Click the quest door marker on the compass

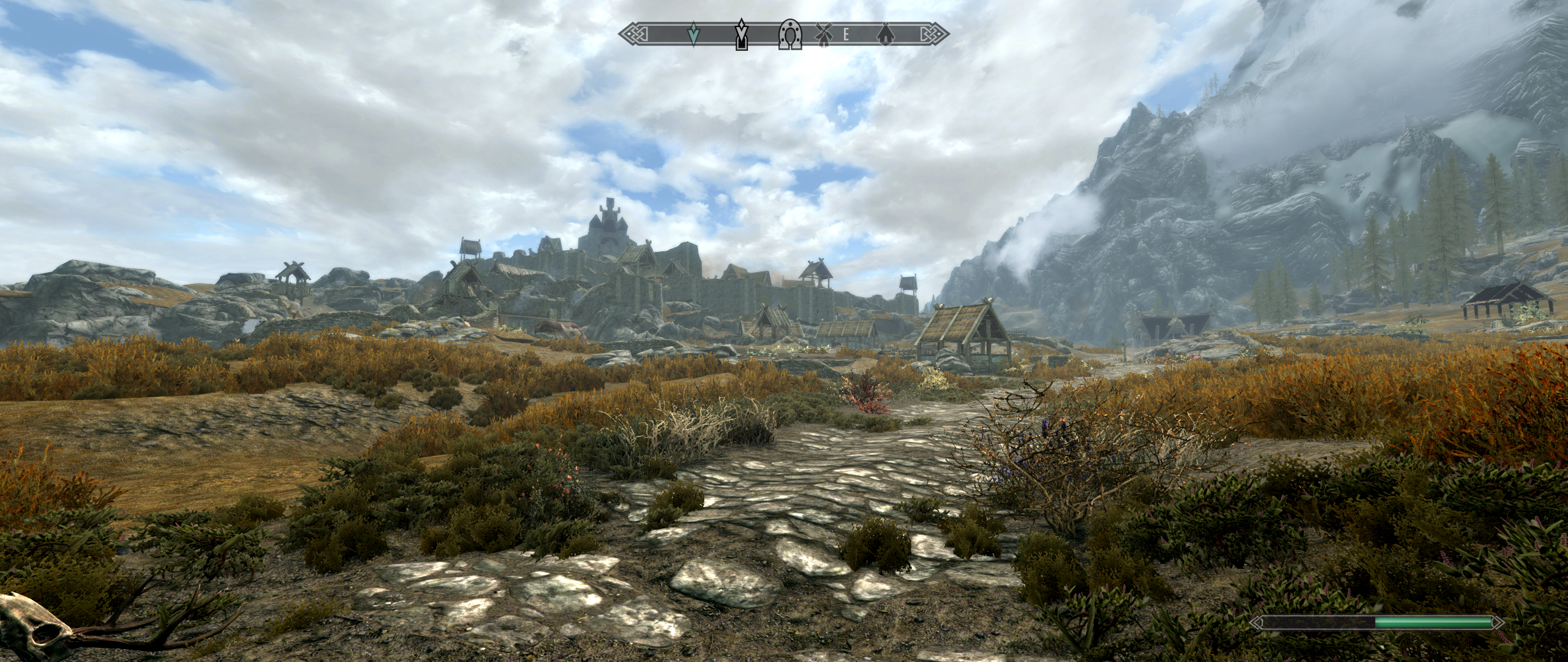742,35
